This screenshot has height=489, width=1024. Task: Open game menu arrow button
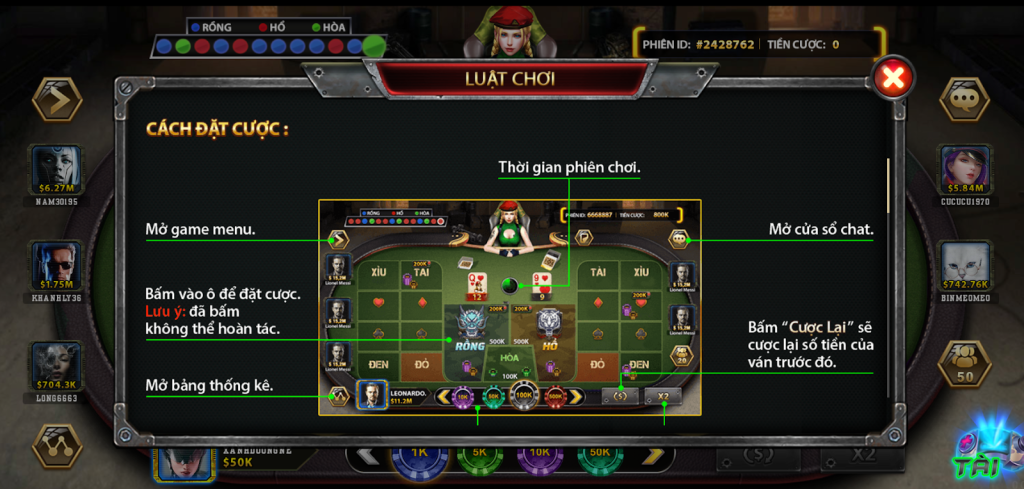point(56,99)
